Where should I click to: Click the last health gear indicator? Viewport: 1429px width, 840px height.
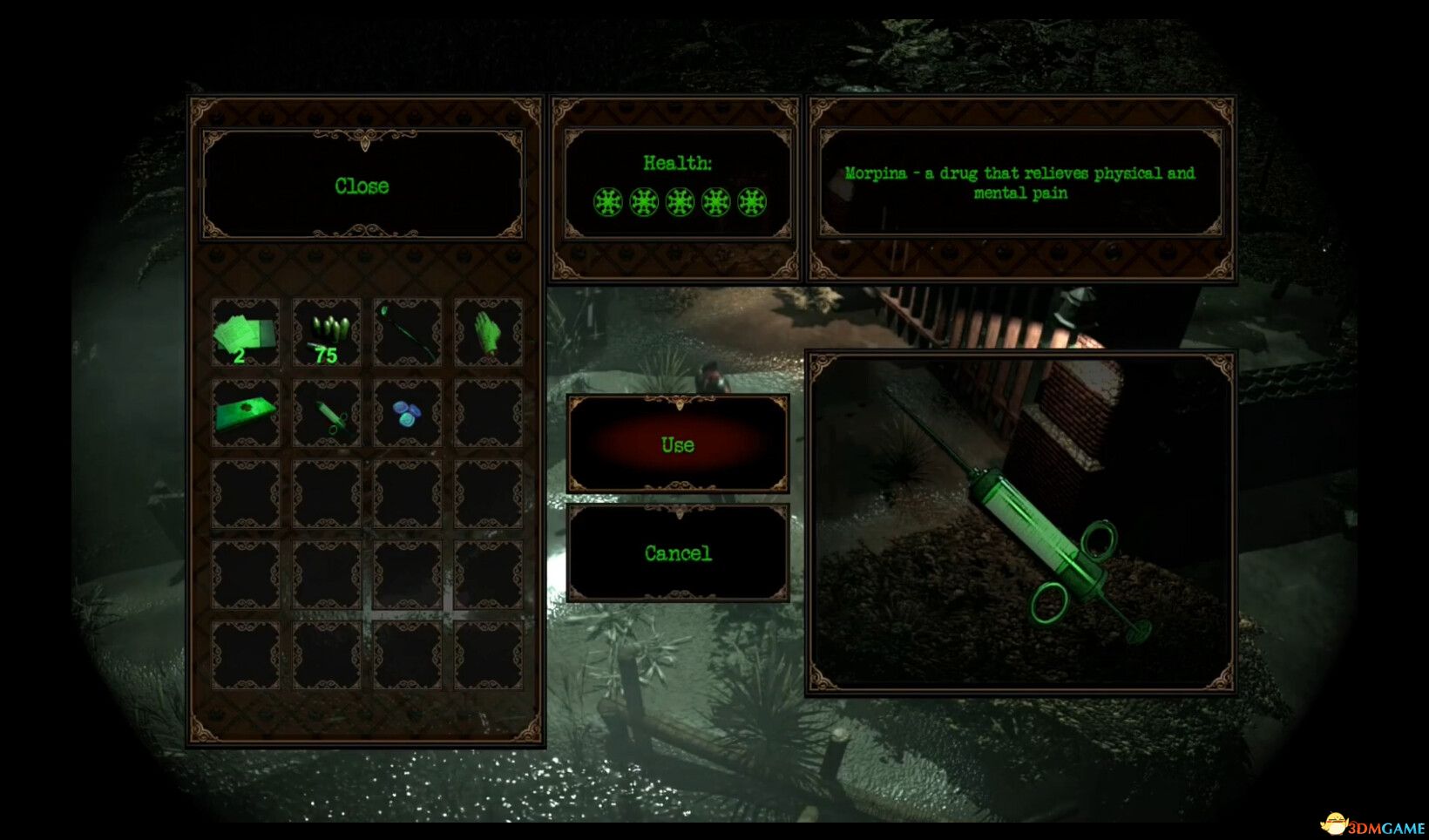pyautogui.click(x=750, y=202)
